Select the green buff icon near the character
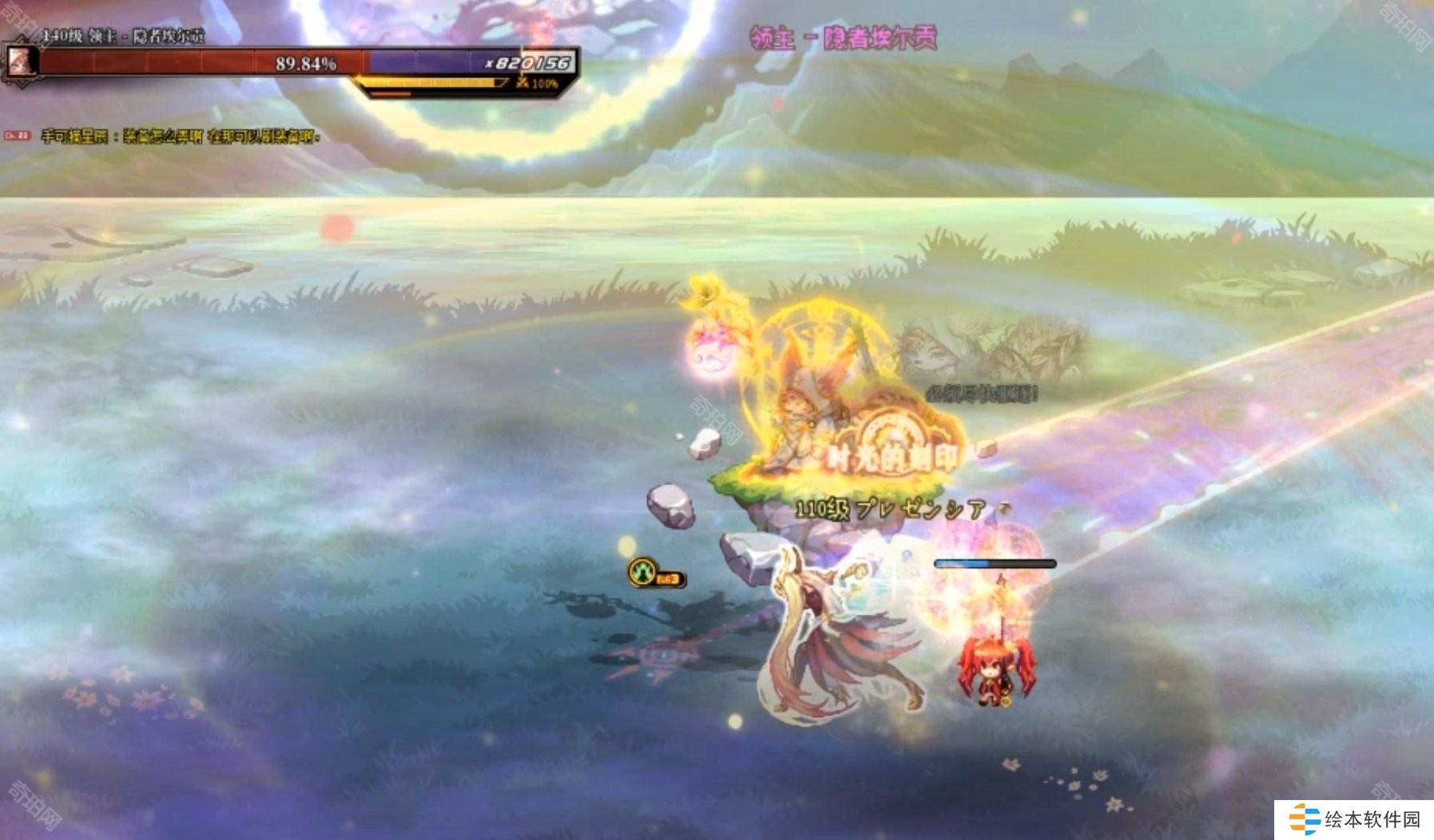This screenshot has height=840, width=1434. point(643,572)
